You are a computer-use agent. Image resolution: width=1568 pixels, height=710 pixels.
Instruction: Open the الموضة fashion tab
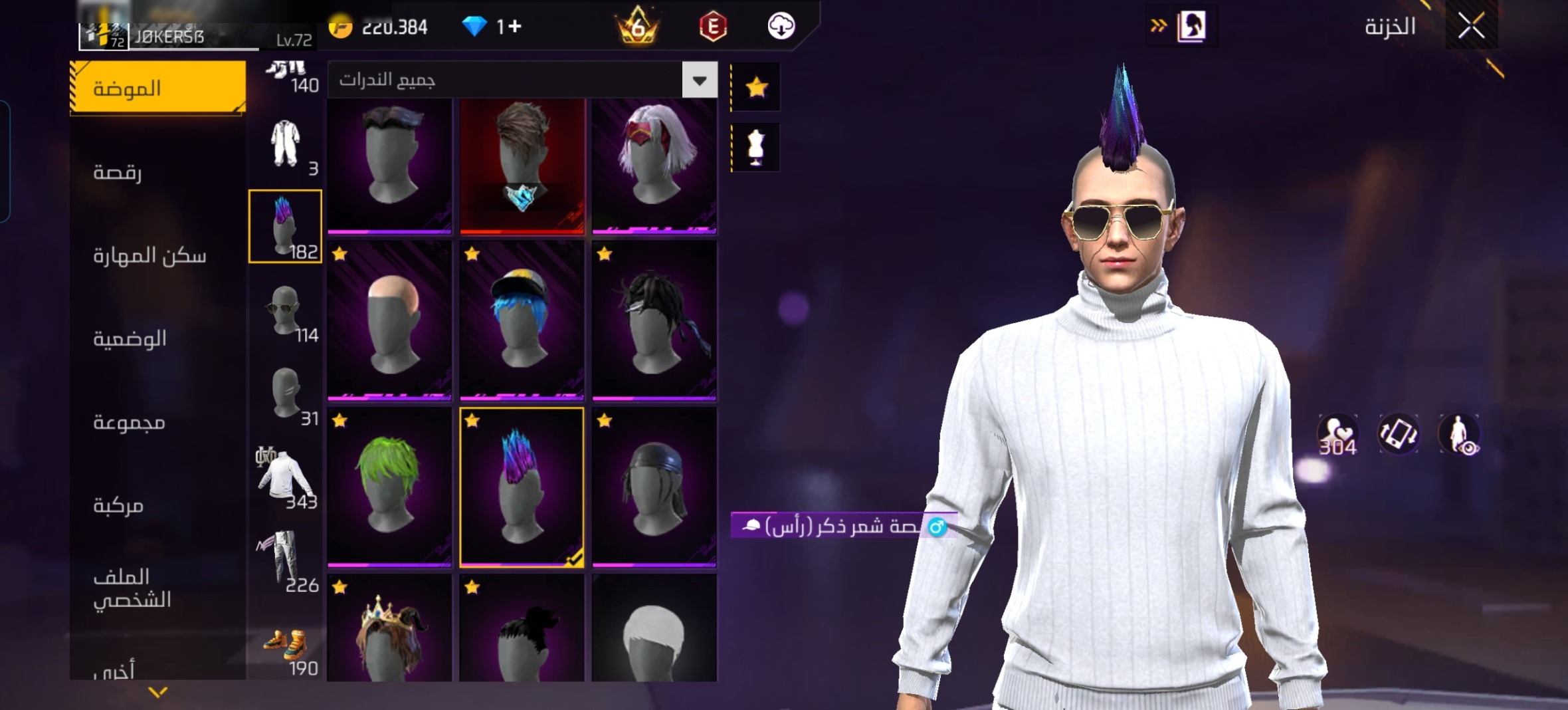point(158,88)
